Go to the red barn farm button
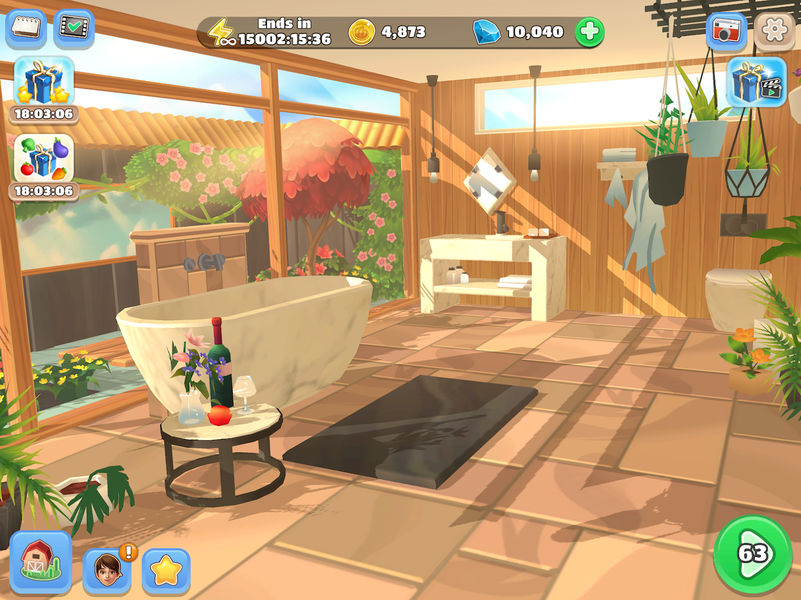Viewport: 801px width, 600px height. tap(41, 561)
